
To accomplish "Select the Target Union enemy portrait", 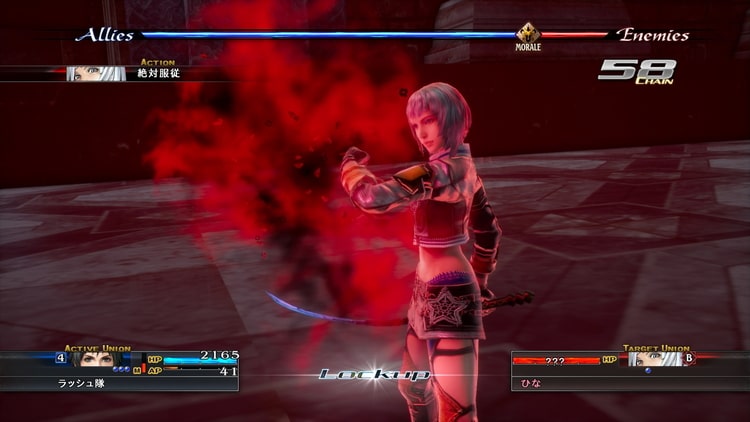I will 654,358.
